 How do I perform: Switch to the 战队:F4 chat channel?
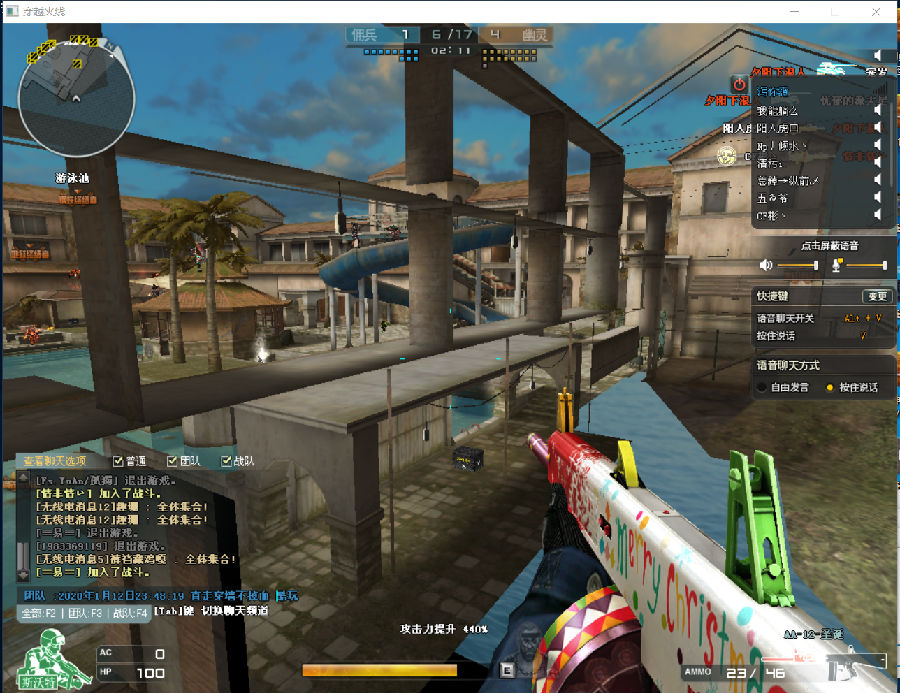point(130,612)
